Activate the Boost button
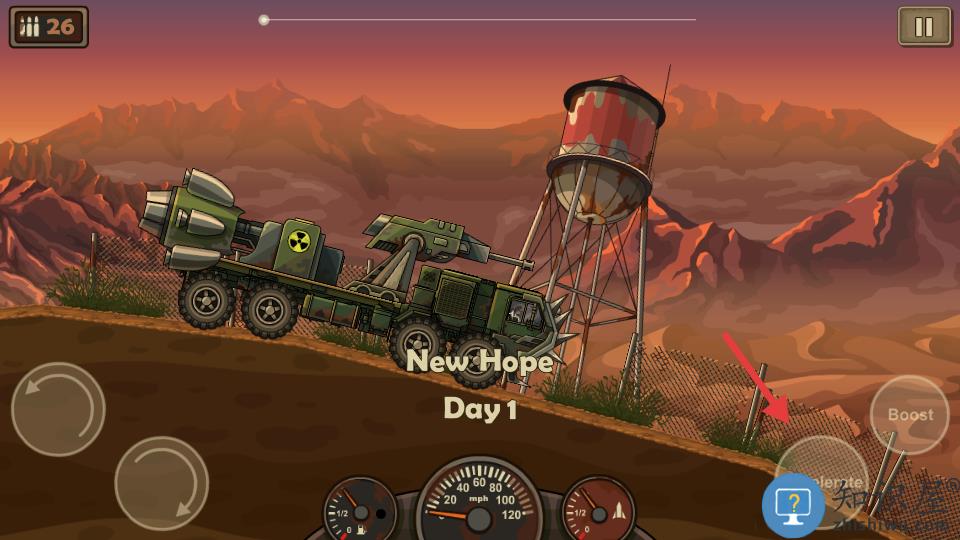The image size is (960, 540). pyautogui.click(x=909, y=414)
